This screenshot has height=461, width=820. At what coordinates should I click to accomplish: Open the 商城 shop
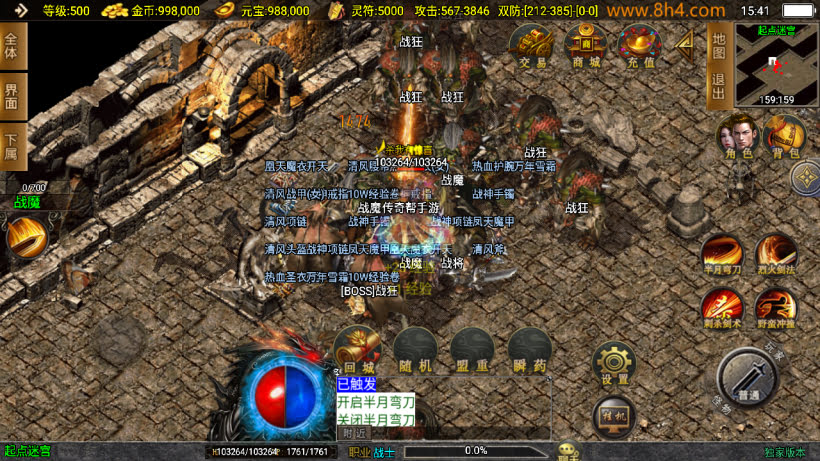(585, 46)
